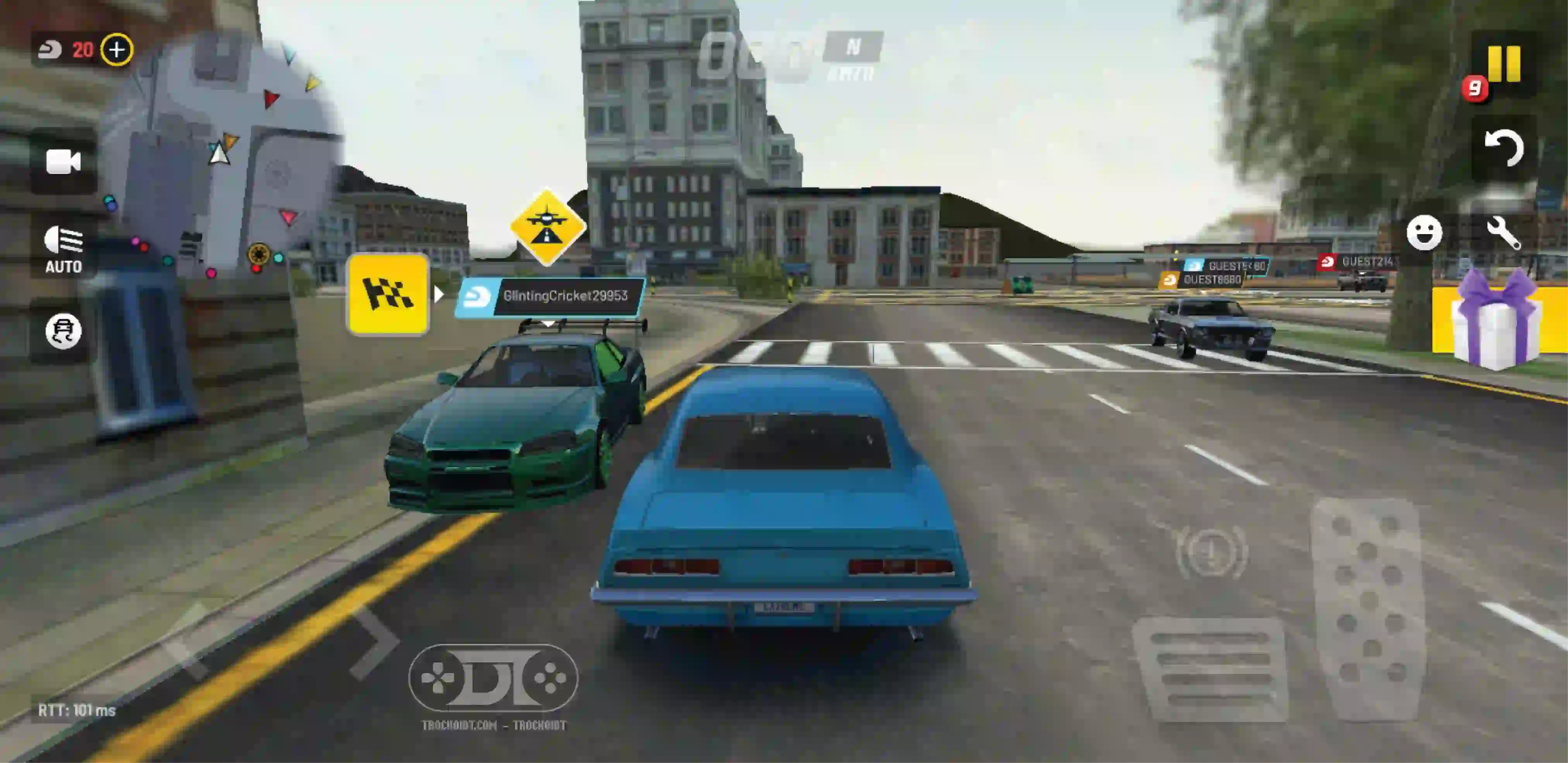Image resolution: width=1568 pixels, height=763 pixels.
Task: Tap the gamepad controller overlay icon
Action: (x=493, y=677)
